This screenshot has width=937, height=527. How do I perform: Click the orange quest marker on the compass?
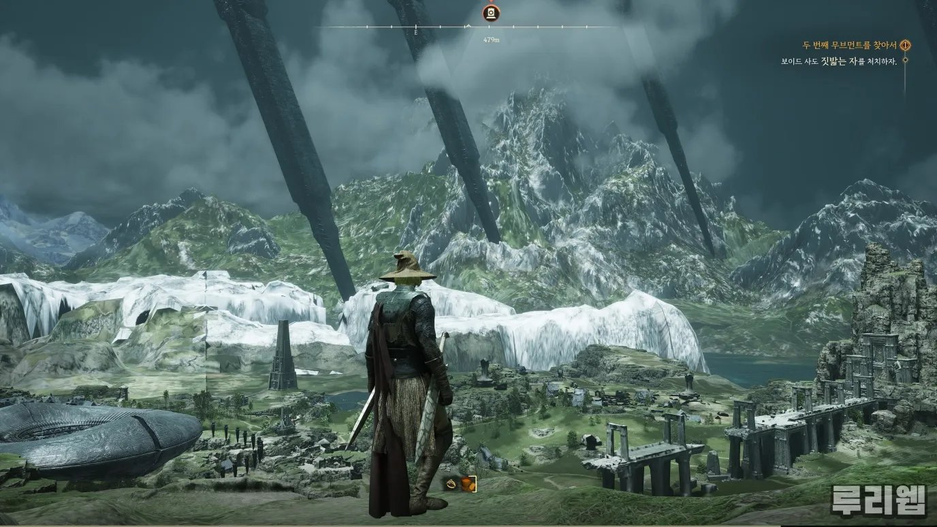[x=490, y=13]
